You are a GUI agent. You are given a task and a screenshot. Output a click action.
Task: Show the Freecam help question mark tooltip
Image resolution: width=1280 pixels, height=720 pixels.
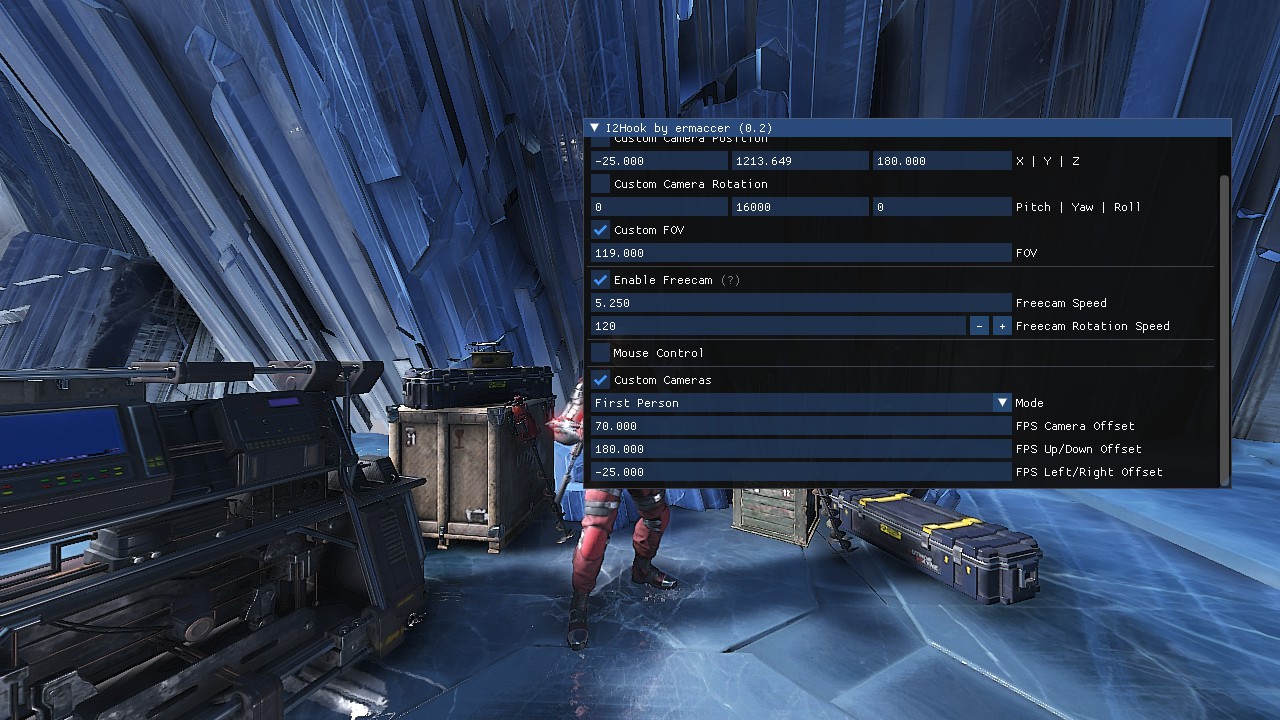click(730, 280)
